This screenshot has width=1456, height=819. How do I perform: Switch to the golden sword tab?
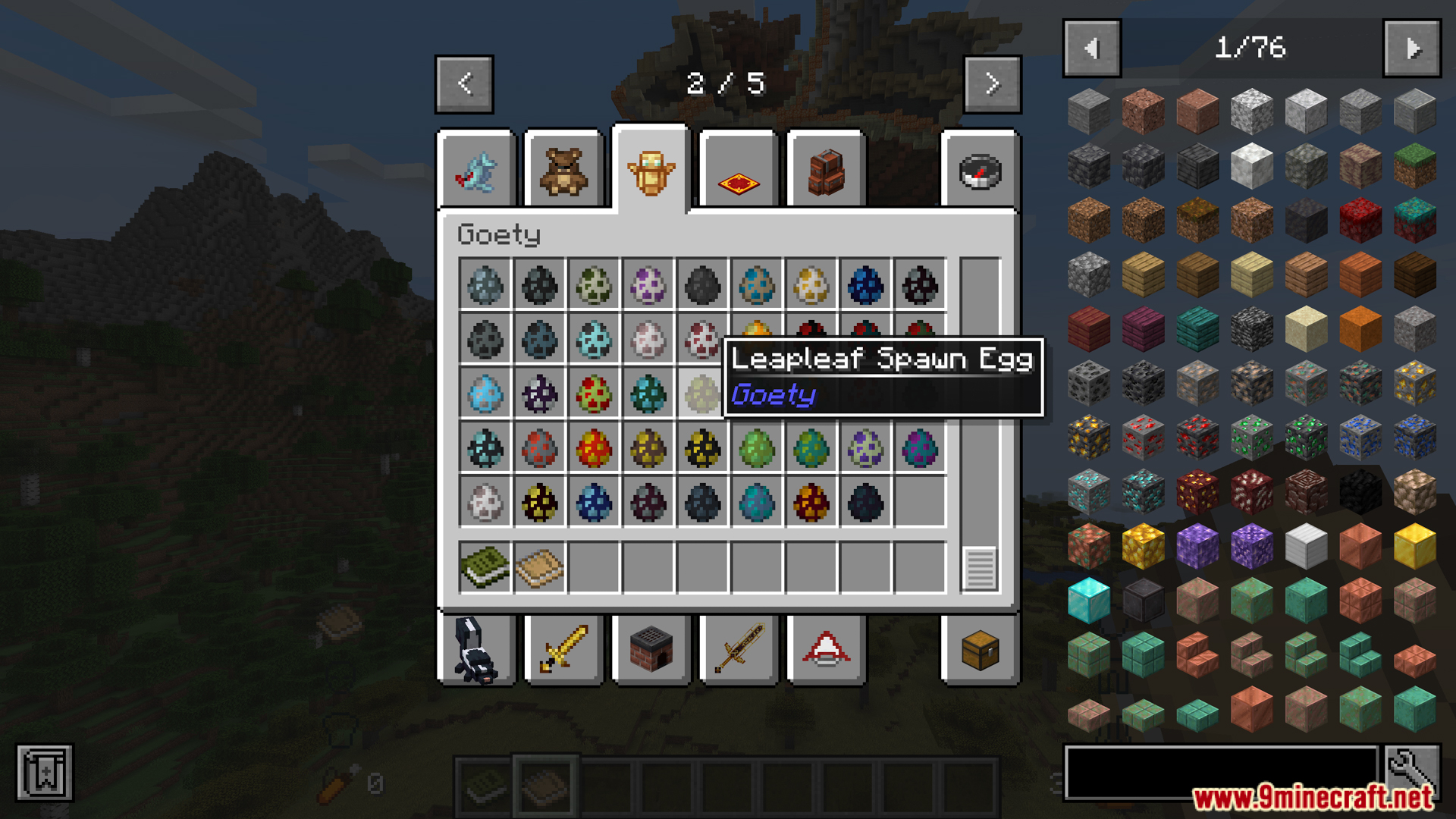coord(563,650)
